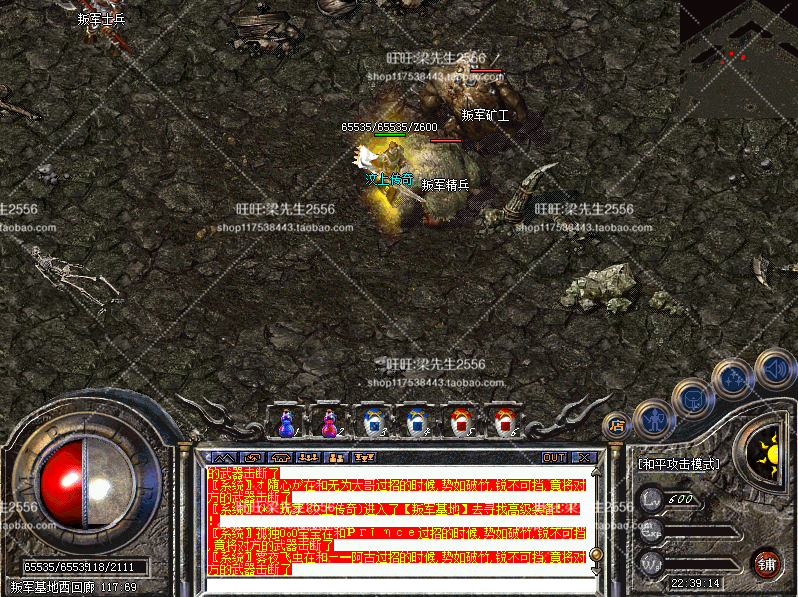Select the blue bundle in belt slot 3
This screenshot has width=798, height=597.
pyautogui.click(x=373, y=423)
